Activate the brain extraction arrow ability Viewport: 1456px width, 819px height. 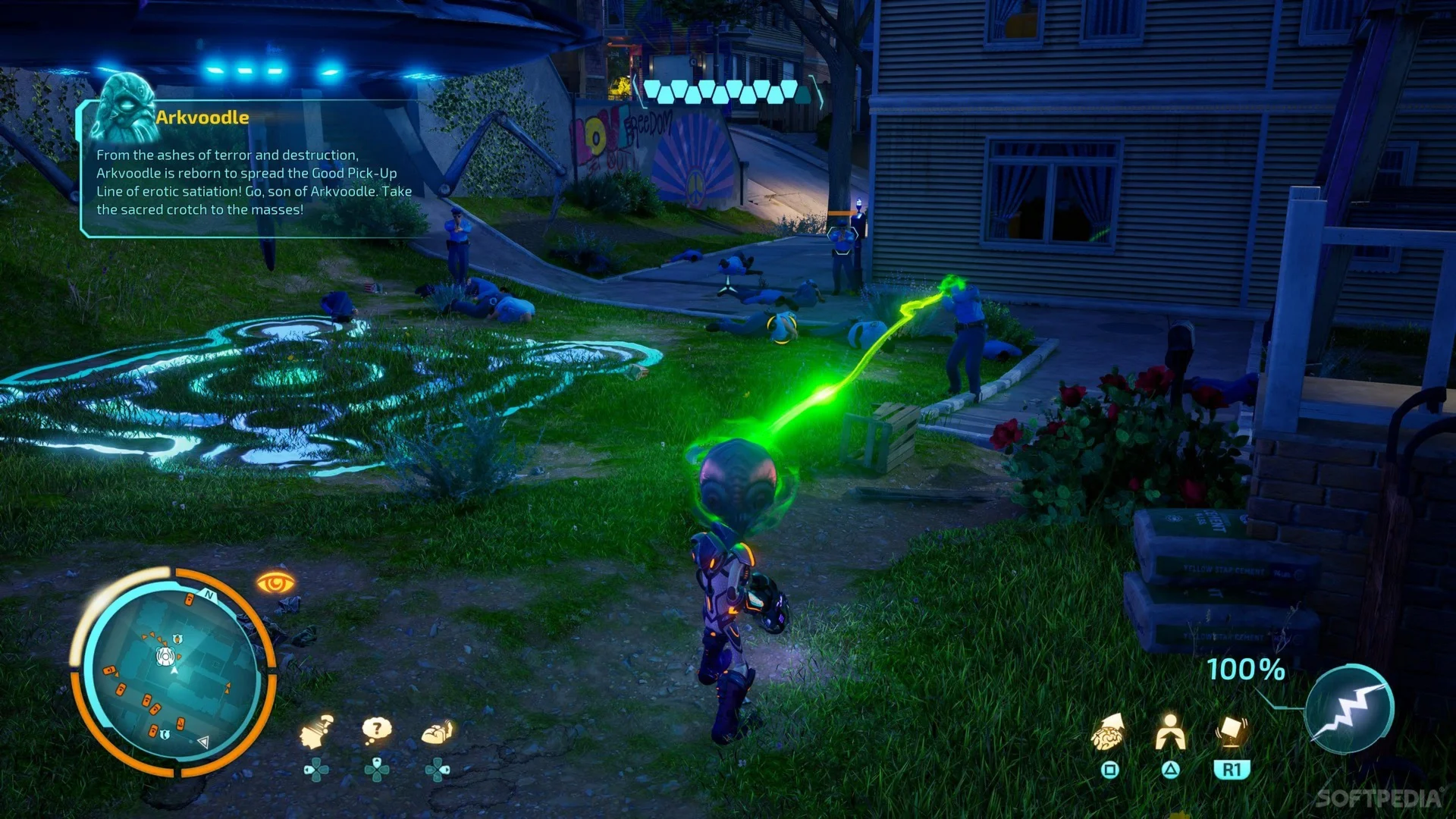click(1109, 732)
